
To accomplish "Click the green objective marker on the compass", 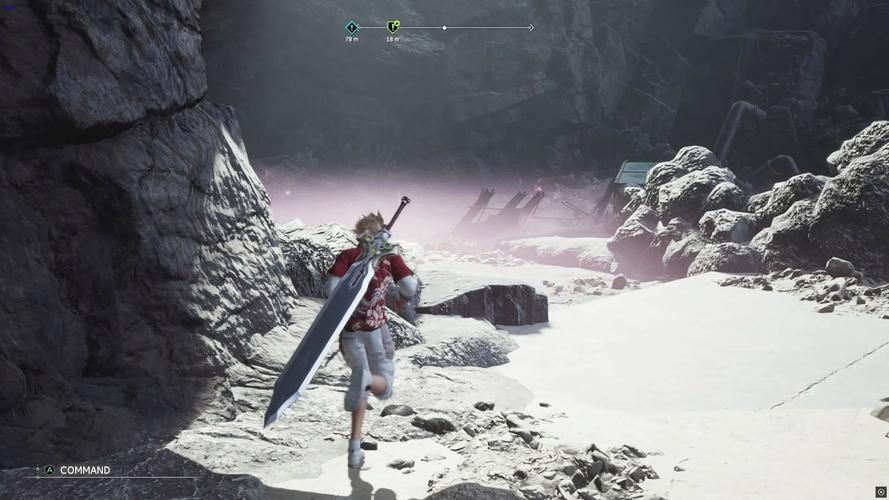I will [393, 27].
